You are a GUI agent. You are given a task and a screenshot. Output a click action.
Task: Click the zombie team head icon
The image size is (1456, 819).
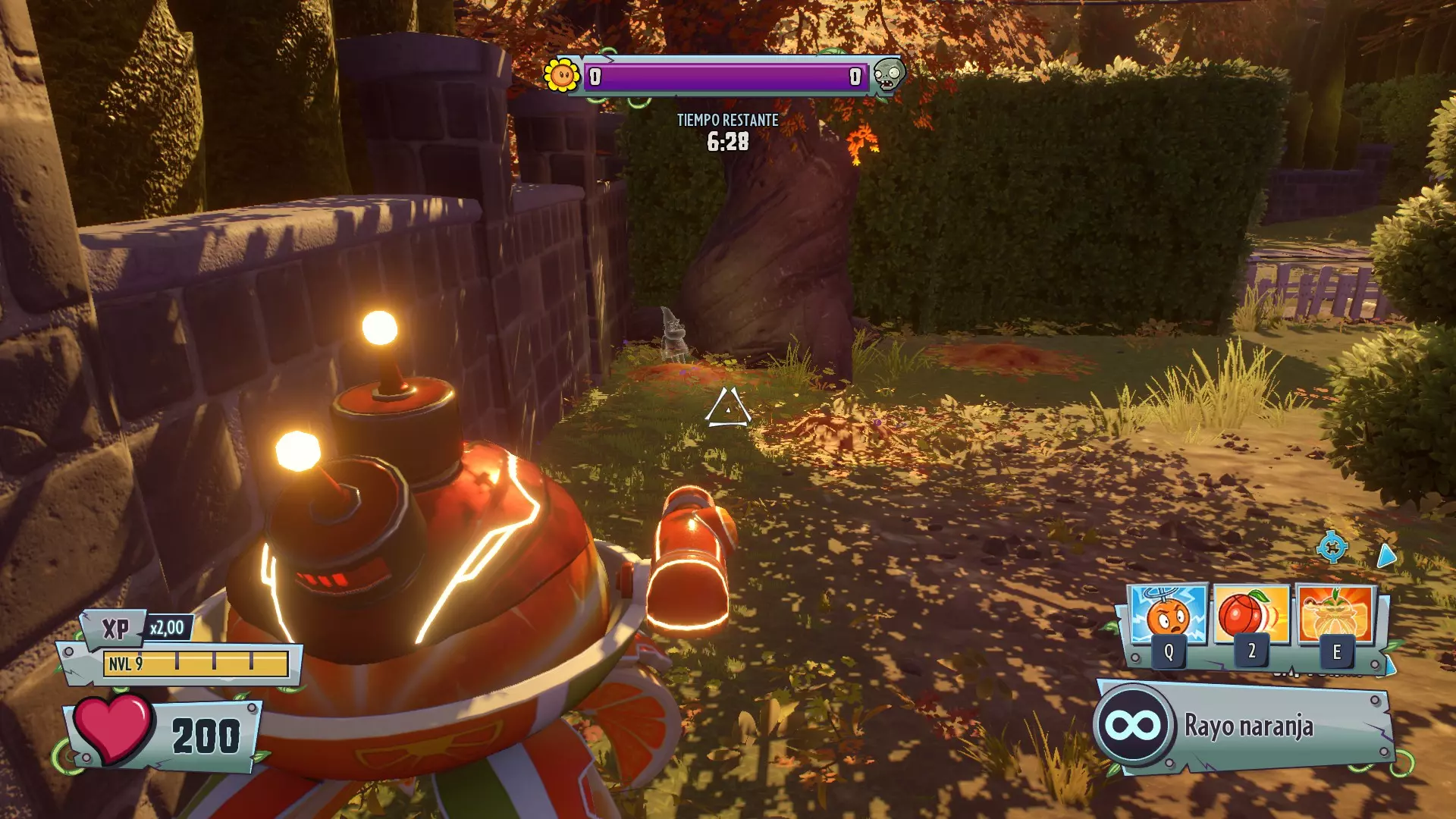pos(888,74)
